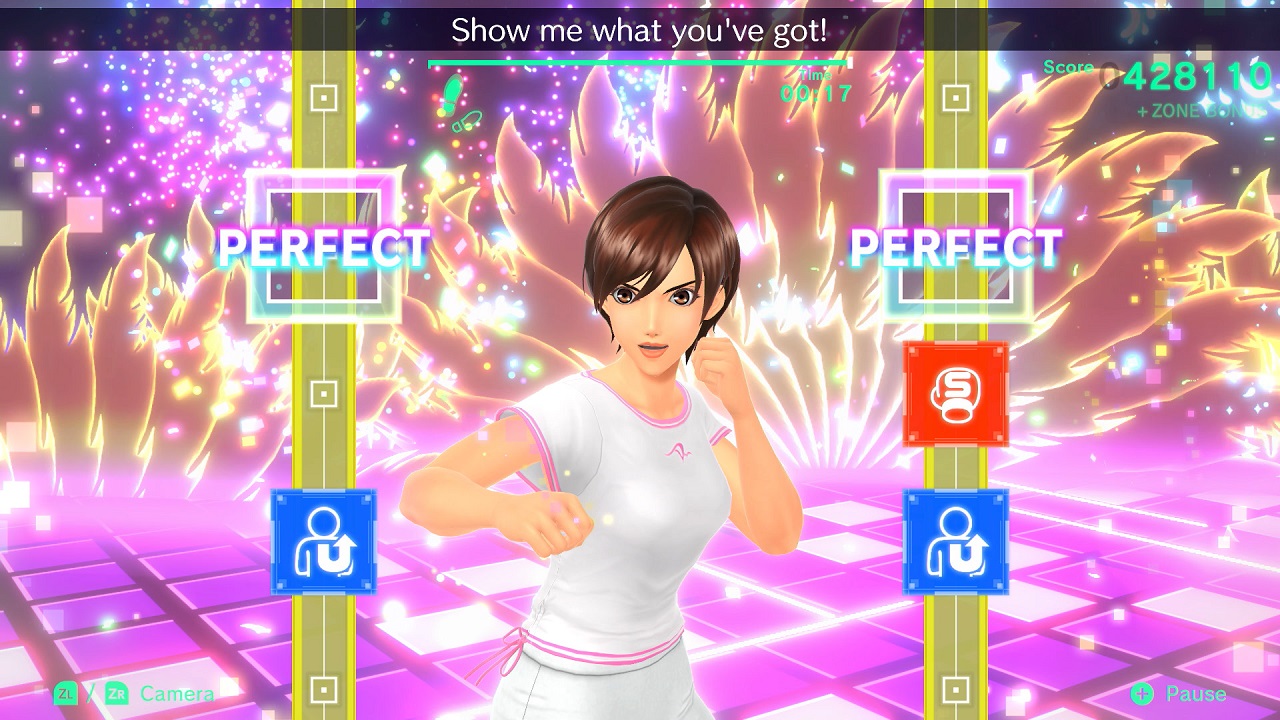Viewport: 1280px width, 720px height.
Task: Click the small square node on left beat bar
Action: pos(322,98)
